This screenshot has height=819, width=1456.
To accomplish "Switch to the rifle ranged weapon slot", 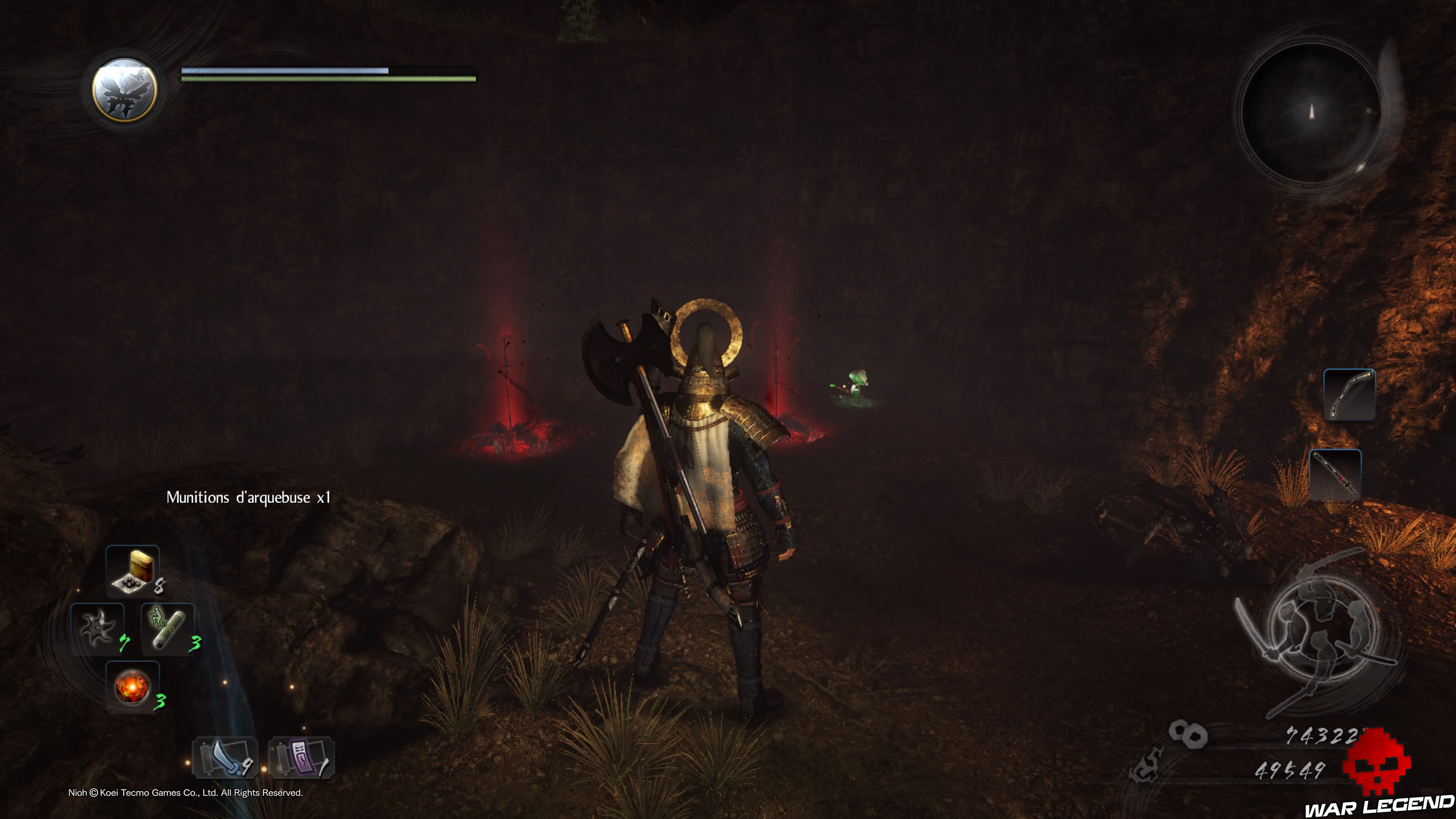I will (1335, 475).
